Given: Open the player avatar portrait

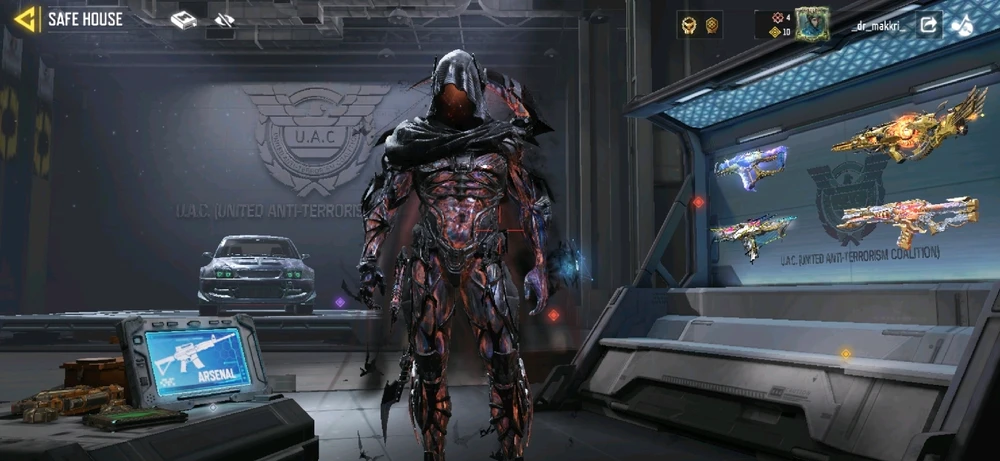Looking at the screenshot, I should (x=811, y=23).
